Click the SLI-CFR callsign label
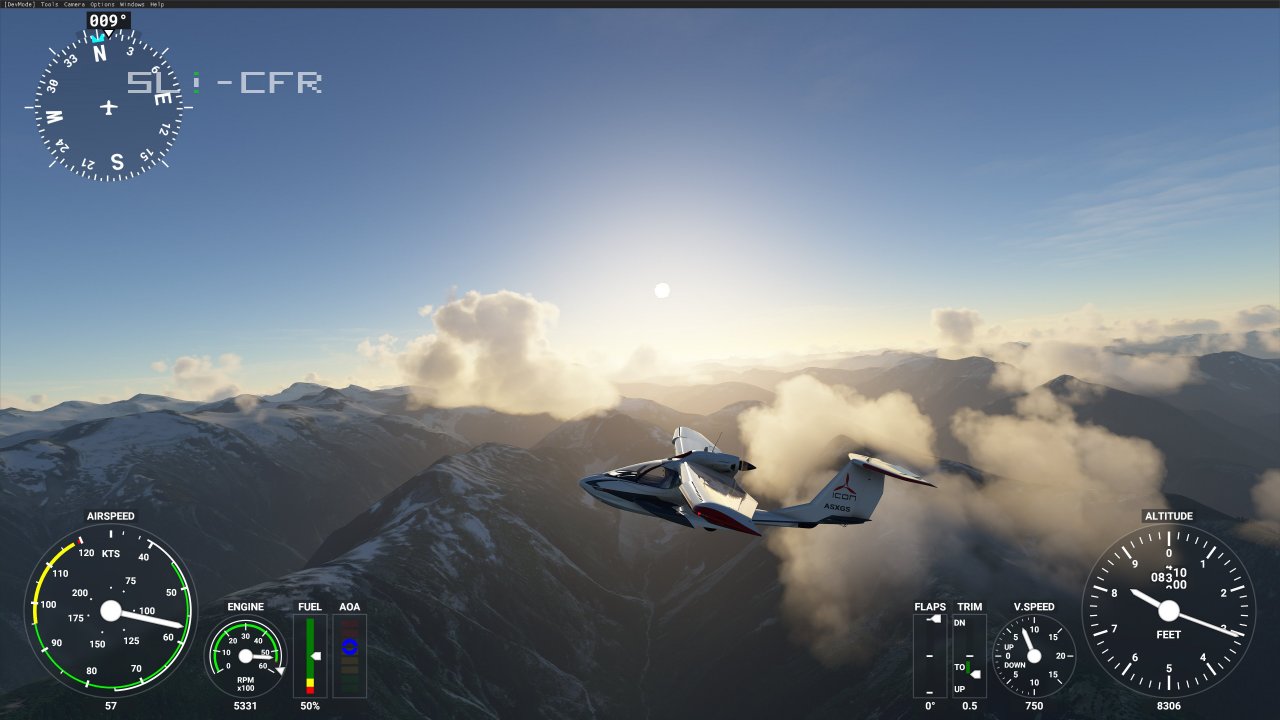1280x720 pixels. pyautogui.click(x=224, y=82)
